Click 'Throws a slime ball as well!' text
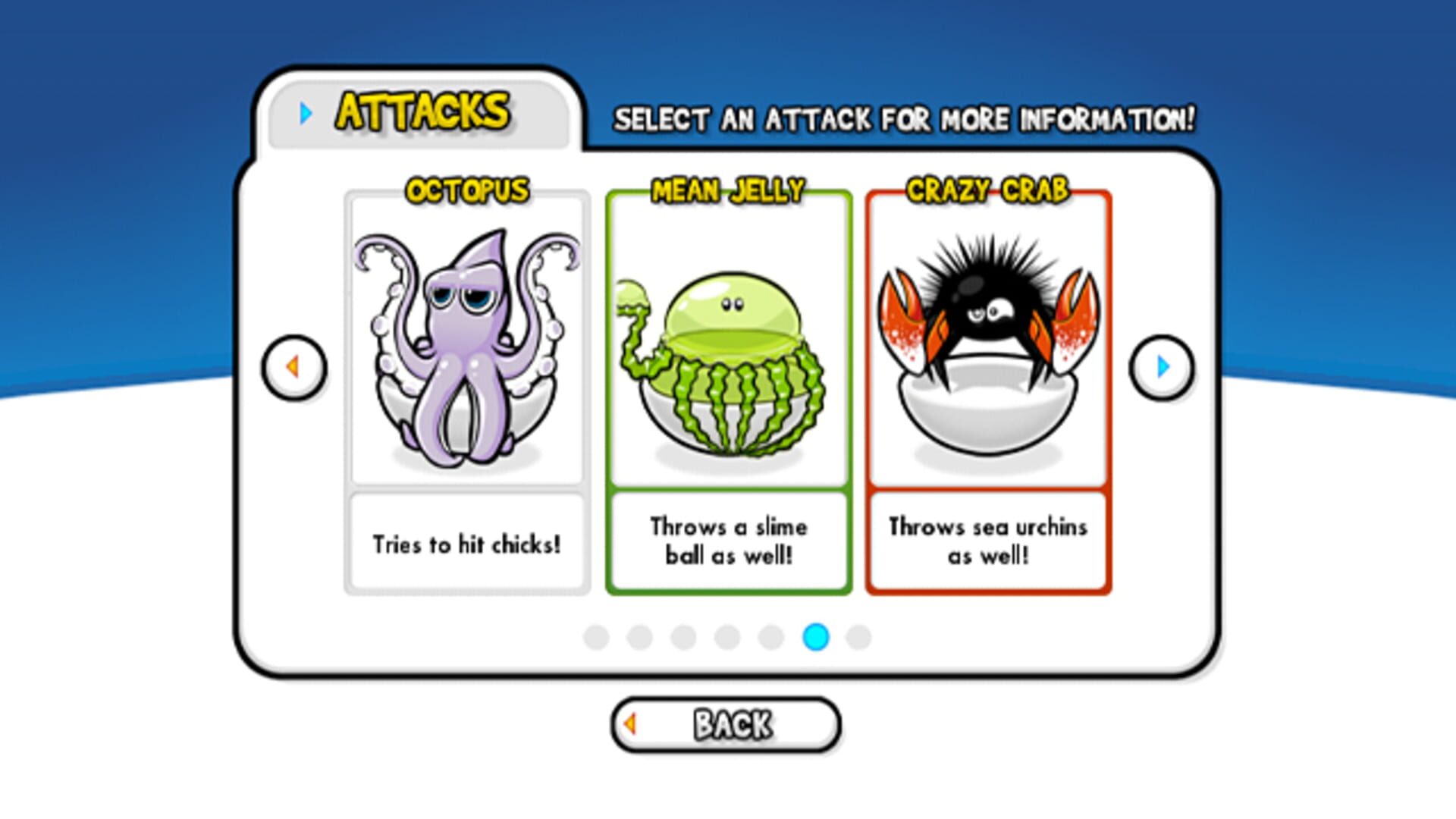Viewport: 1456px width, 819px height. [x=728, y=540]
